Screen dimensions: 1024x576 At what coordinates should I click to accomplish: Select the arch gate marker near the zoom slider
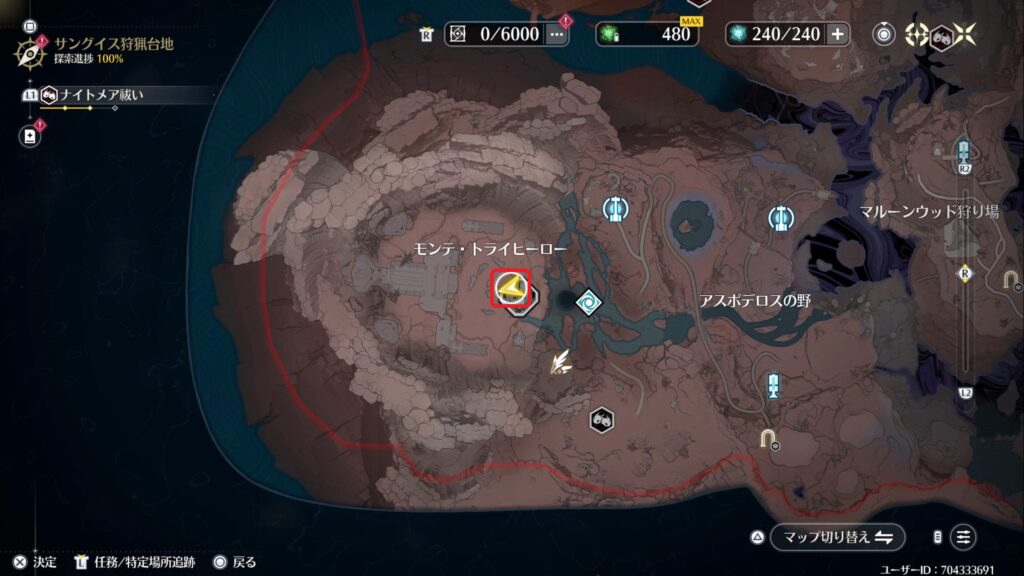(x=1010, y=279)
